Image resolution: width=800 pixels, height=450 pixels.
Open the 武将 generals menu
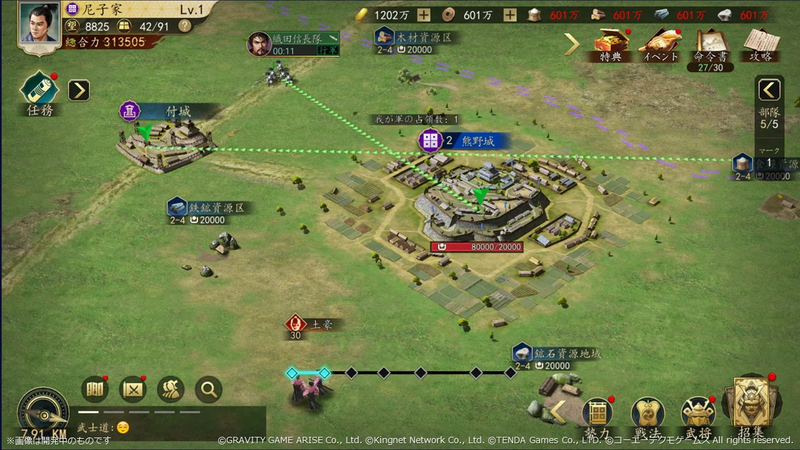tap(698, 414)
